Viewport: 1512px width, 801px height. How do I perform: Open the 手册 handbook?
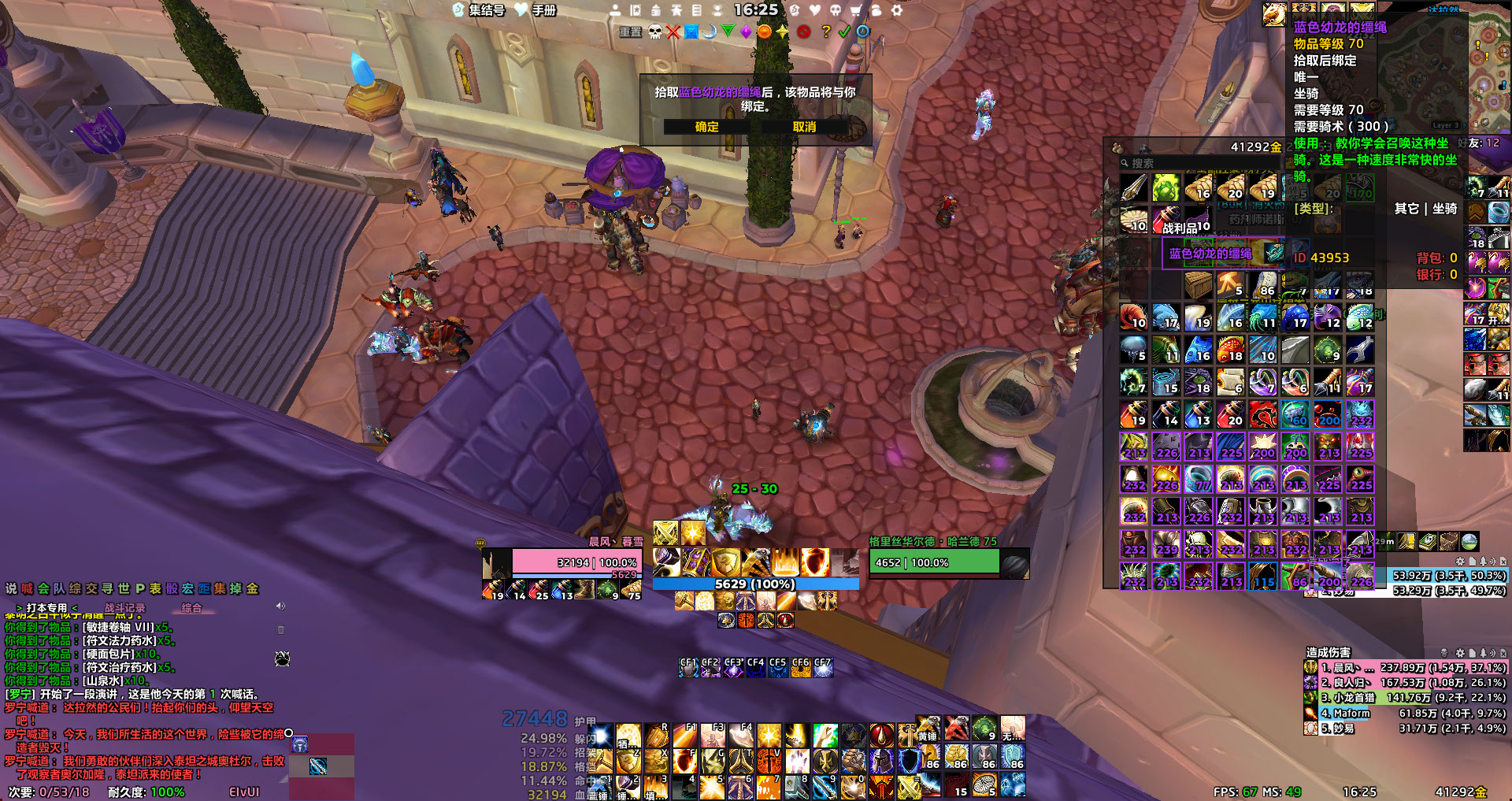536,10
